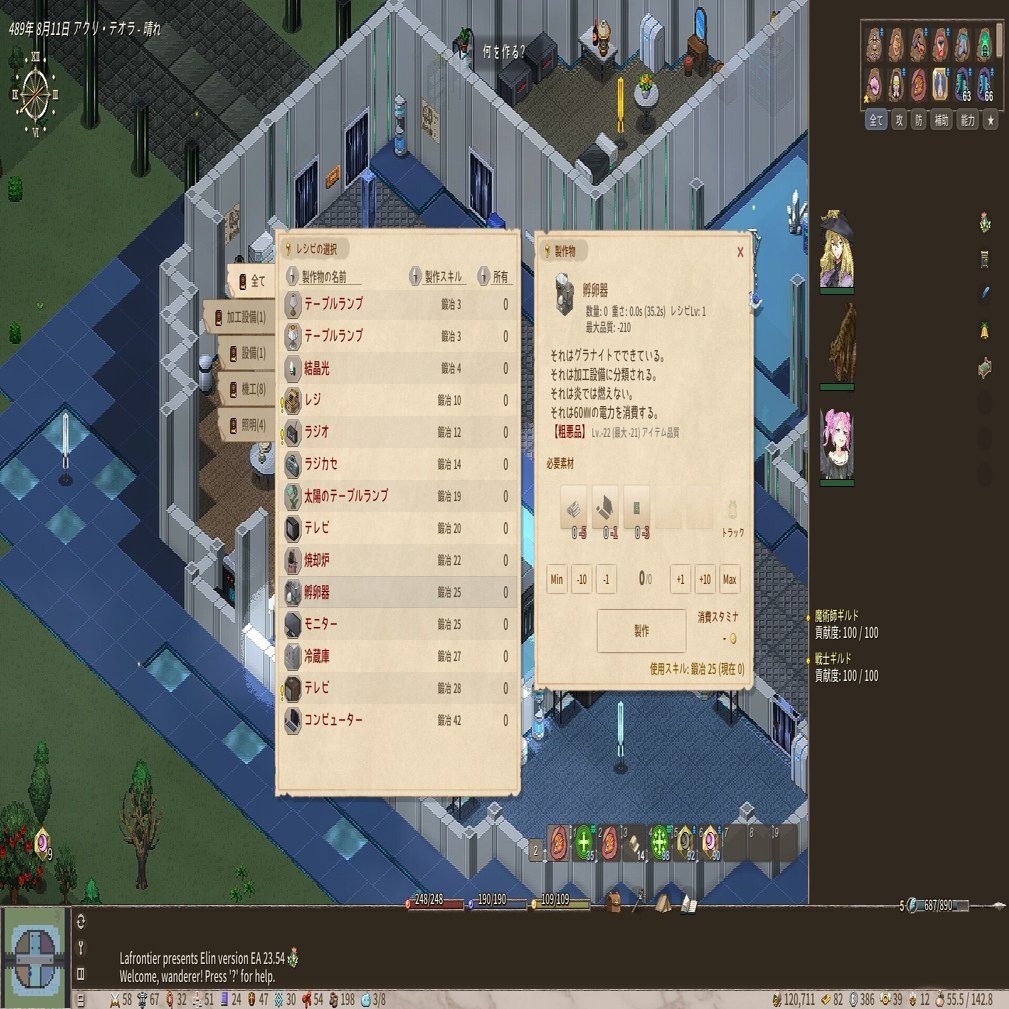Open the 加工設備(1) recipe category tab
Screen dimensions: 1009x1009
238,317
